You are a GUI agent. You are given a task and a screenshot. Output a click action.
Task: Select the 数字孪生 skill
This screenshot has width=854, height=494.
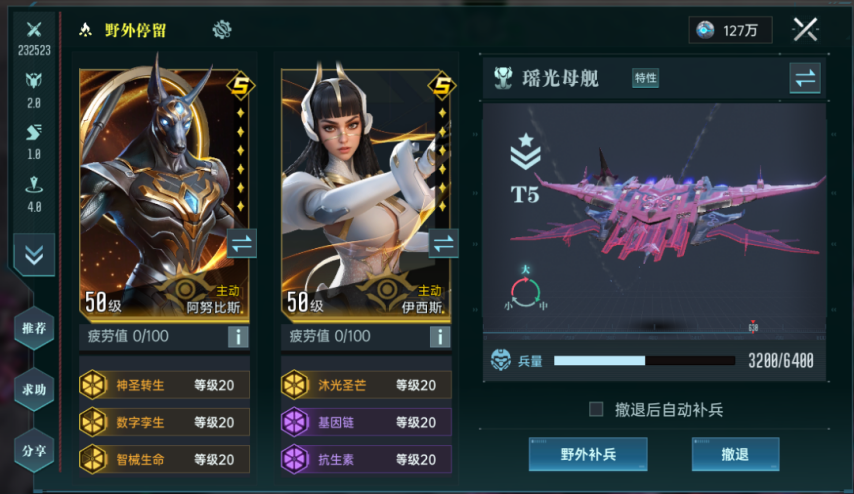point(164,422)
